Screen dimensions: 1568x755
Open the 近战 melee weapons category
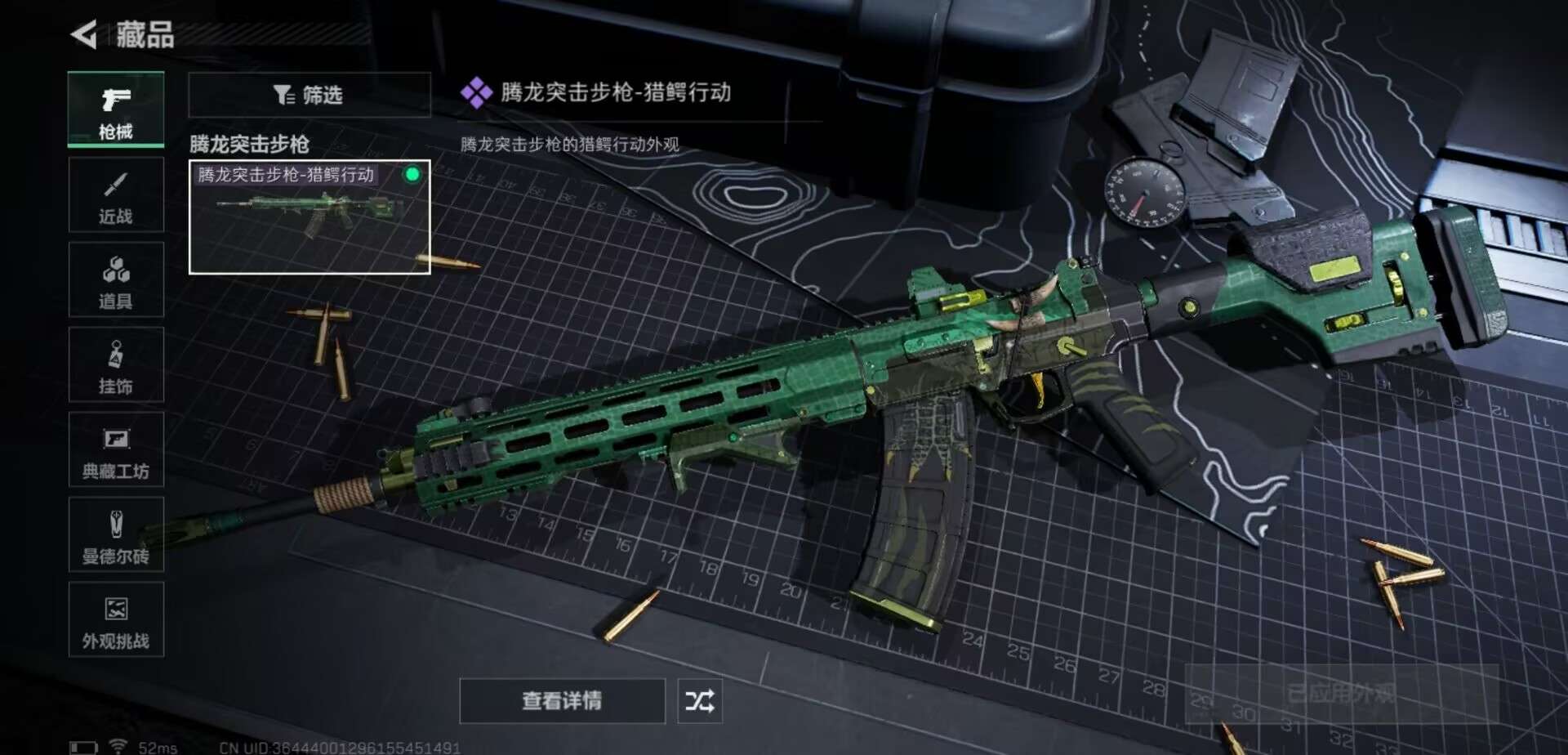click(116, 194)
